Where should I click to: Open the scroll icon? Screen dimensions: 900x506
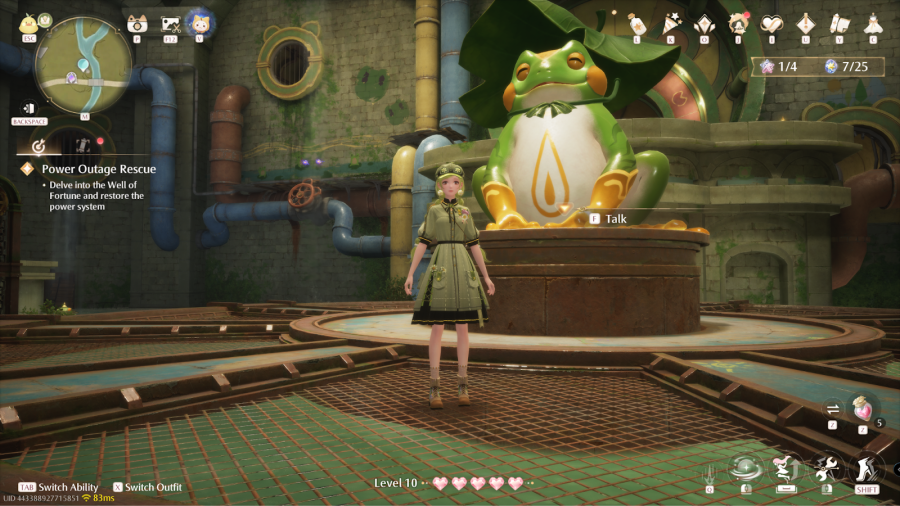click(839, 23)
